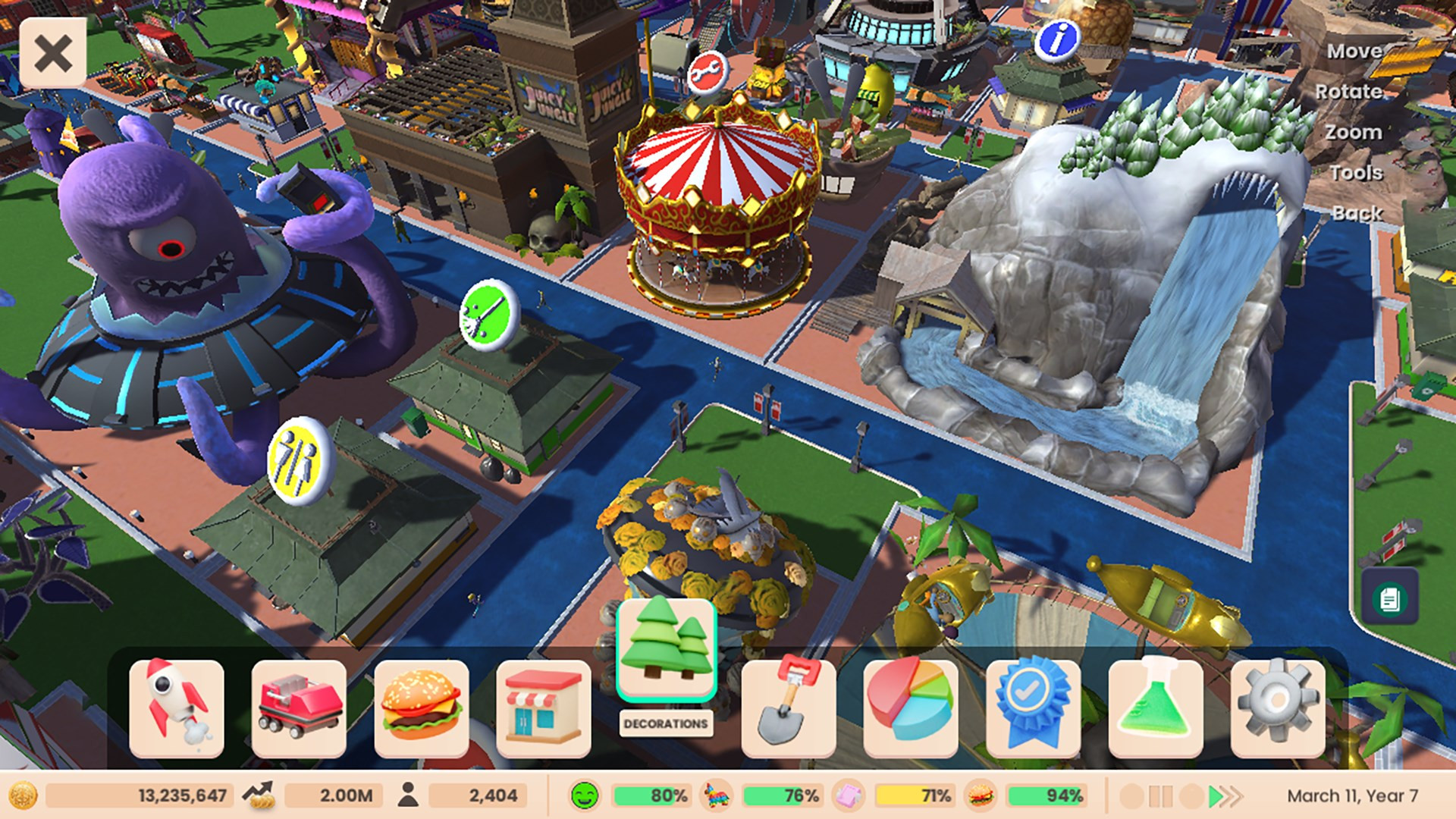Click the green document notes button
The height and width of the screenshot is (819, 1456).
pyautogui.click(x=1390, y=599)
